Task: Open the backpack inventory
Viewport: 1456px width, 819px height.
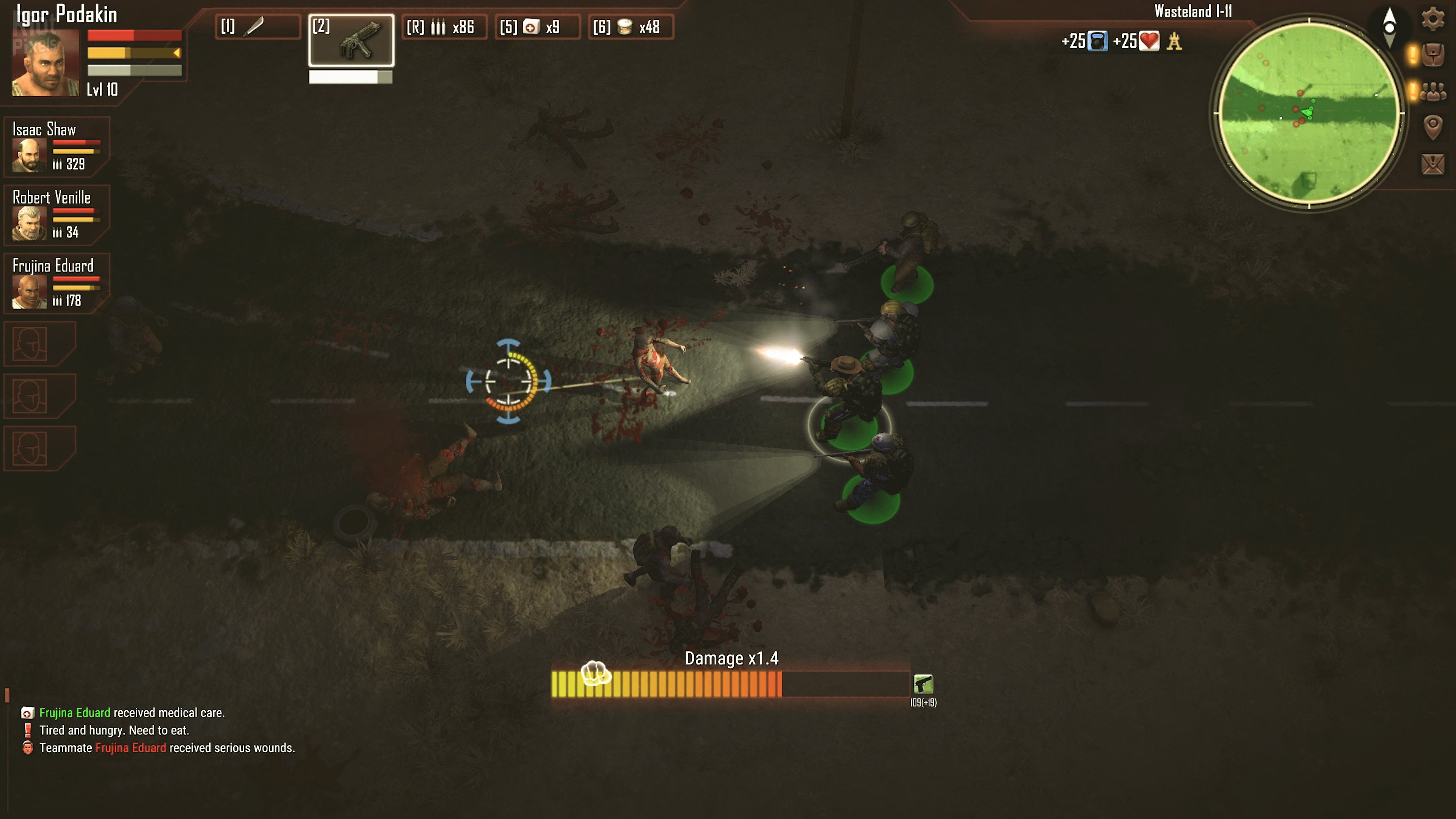Action: (1433, 55)
